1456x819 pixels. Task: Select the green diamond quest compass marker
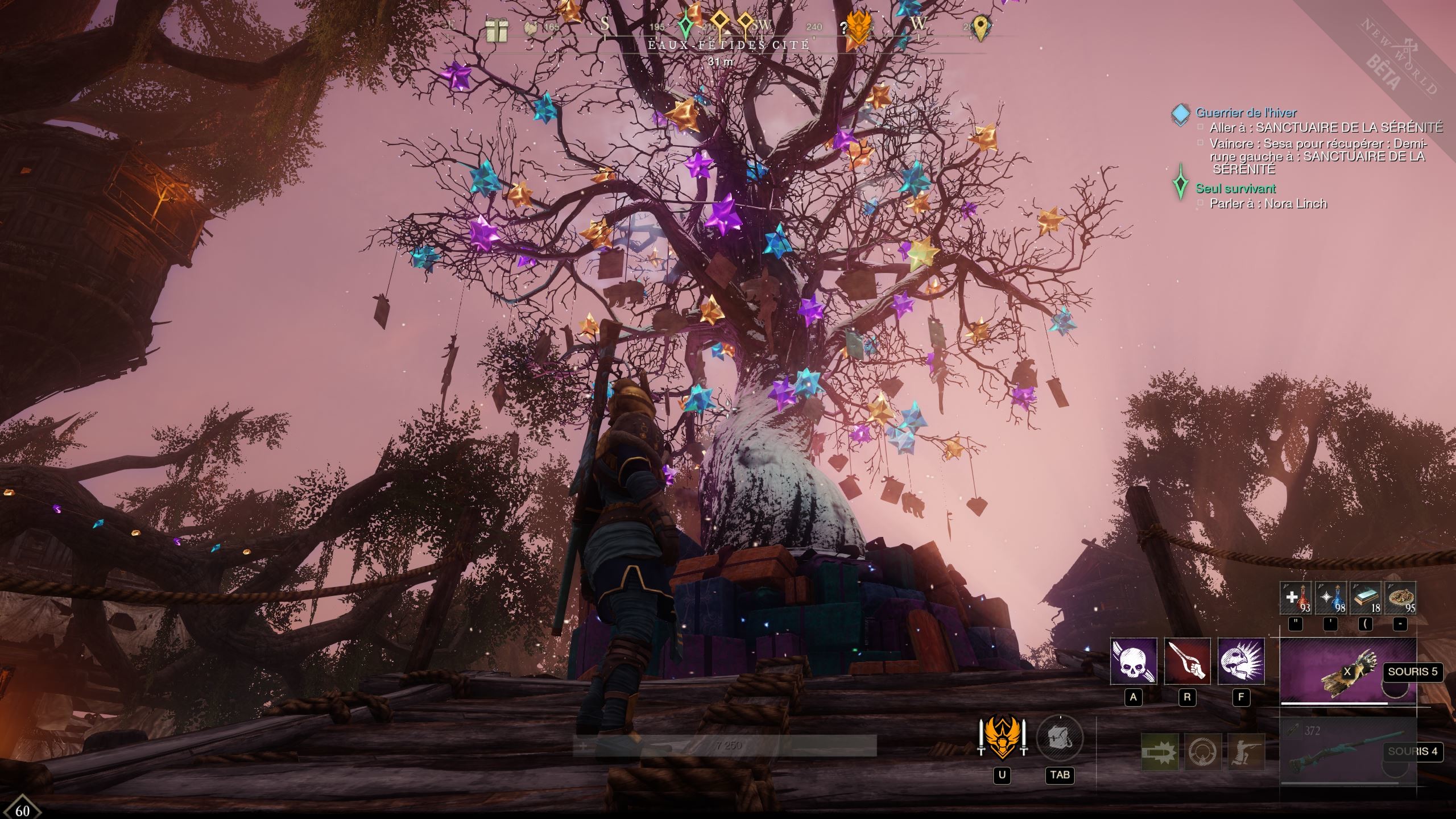tap(686, 25)
